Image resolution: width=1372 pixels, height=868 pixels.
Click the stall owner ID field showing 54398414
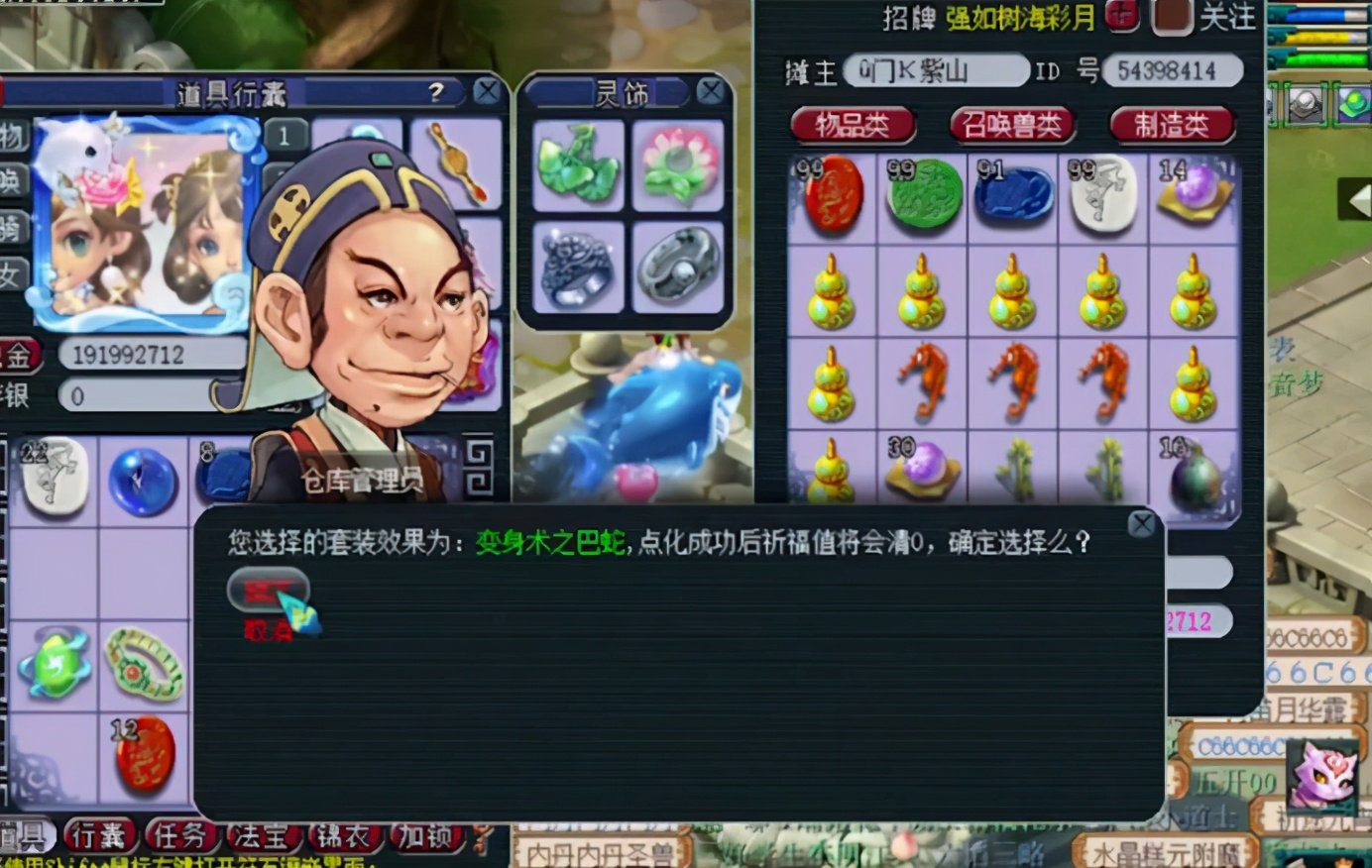click(x=1175, y=70)
